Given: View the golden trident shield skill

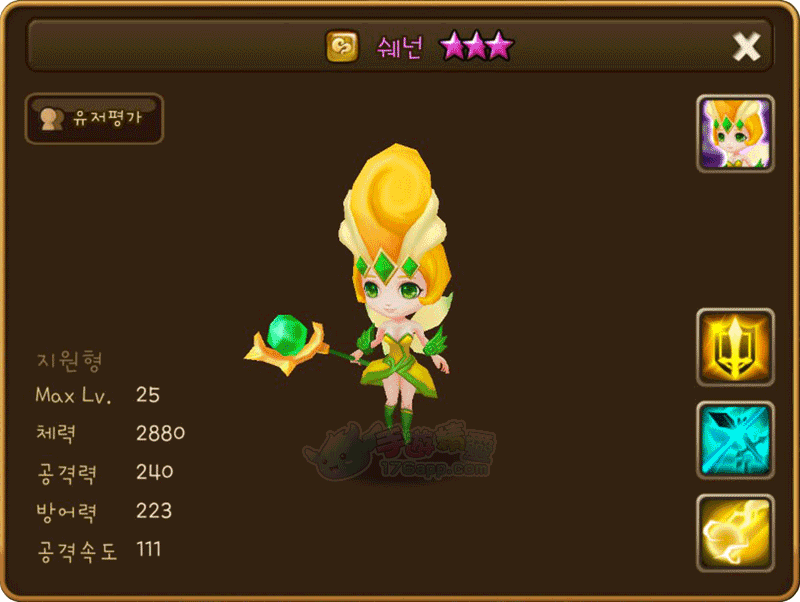Looking at the screenshot, I should coord(735,347).
